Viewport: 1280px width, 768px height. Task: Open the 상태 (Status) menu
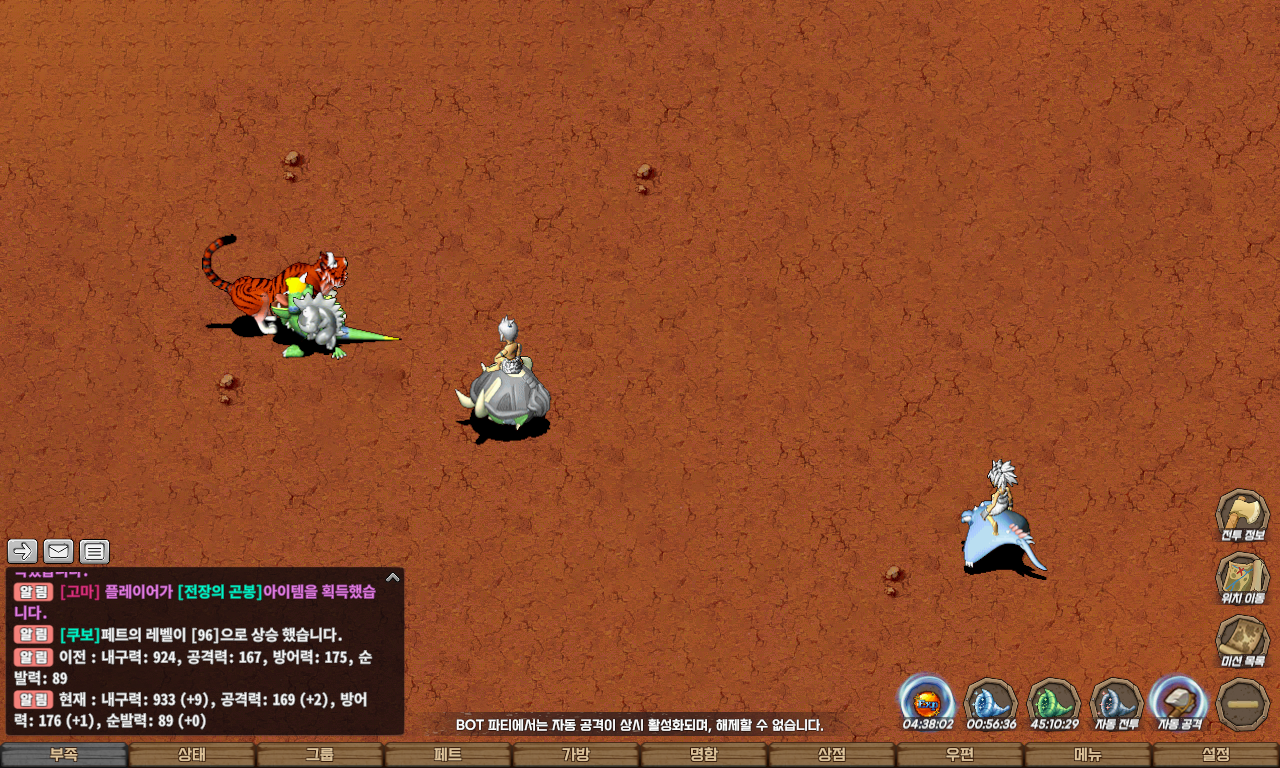(192, 755)
